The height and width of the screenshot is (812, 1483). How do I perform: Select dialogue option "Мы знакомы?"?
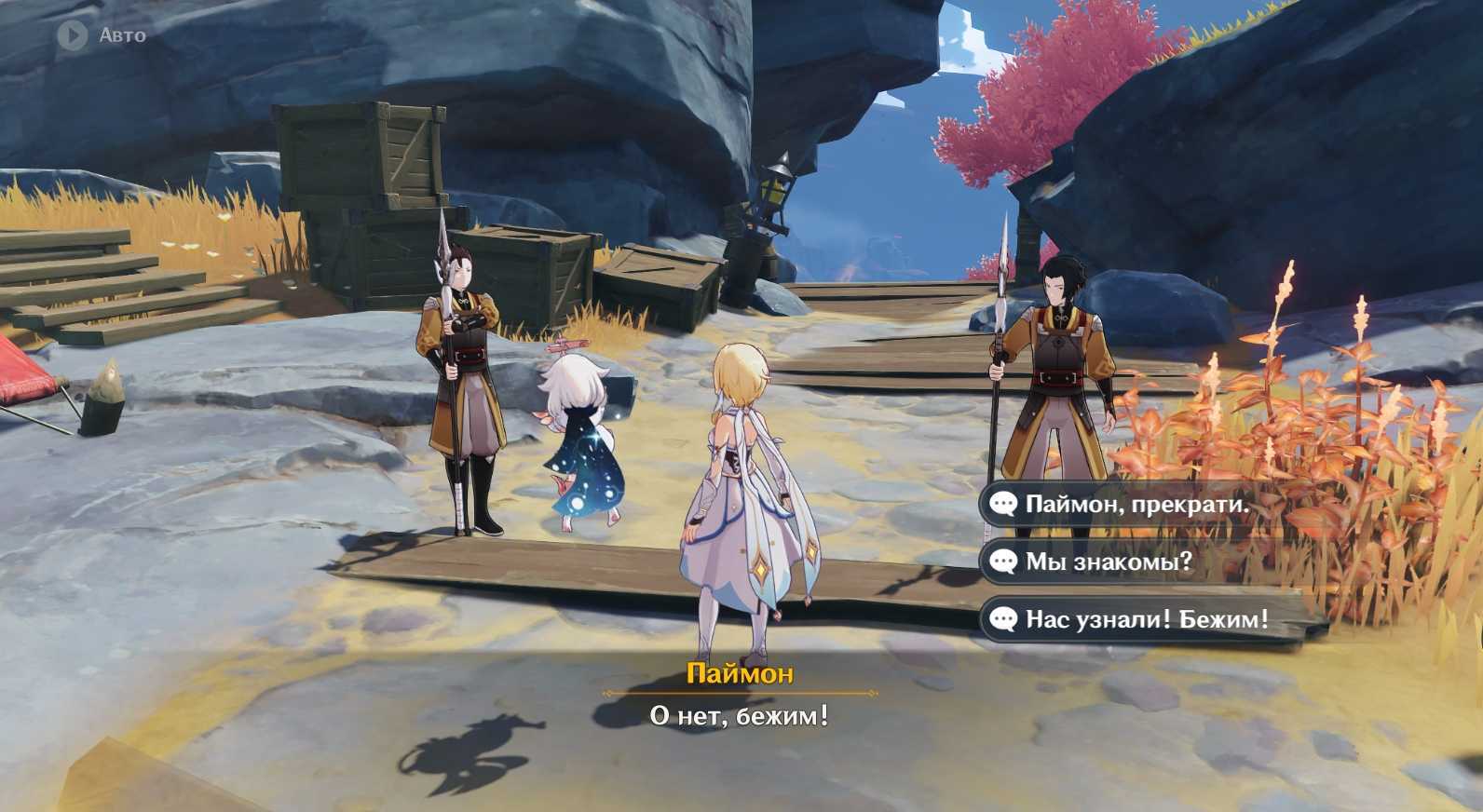click(1108, 562)
